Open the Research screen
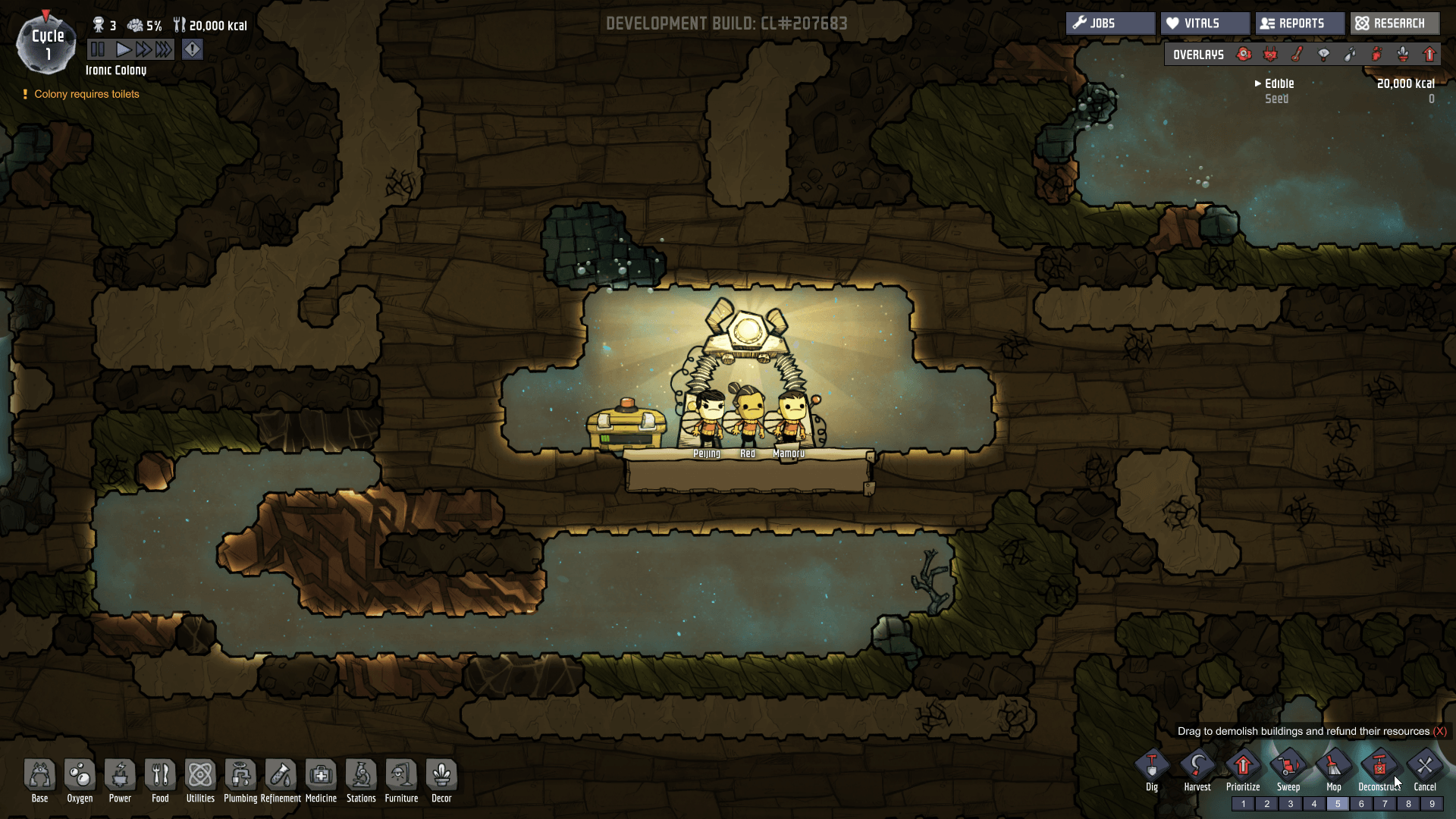The height and width of the screenshot is (819, 1456). (1394, 24)
